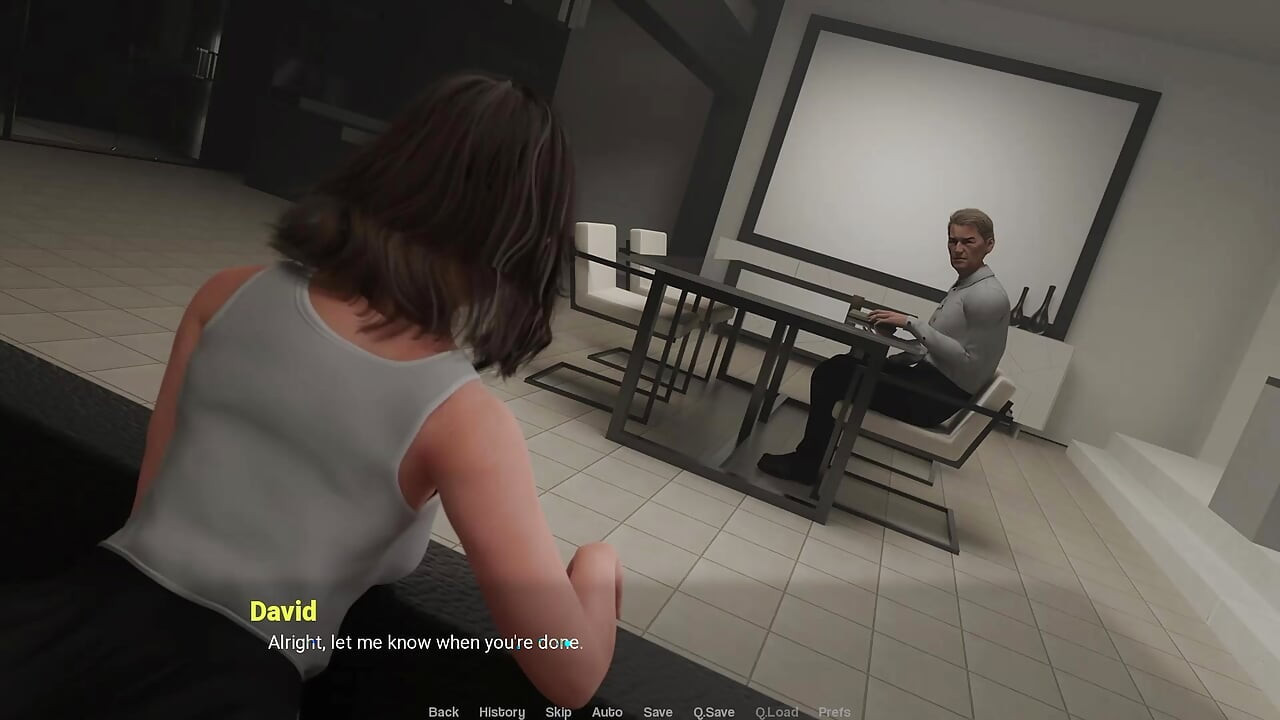Screen dimensions: 1280x720
Task: Click the dialogue line to advance the story
Action: 424,643
